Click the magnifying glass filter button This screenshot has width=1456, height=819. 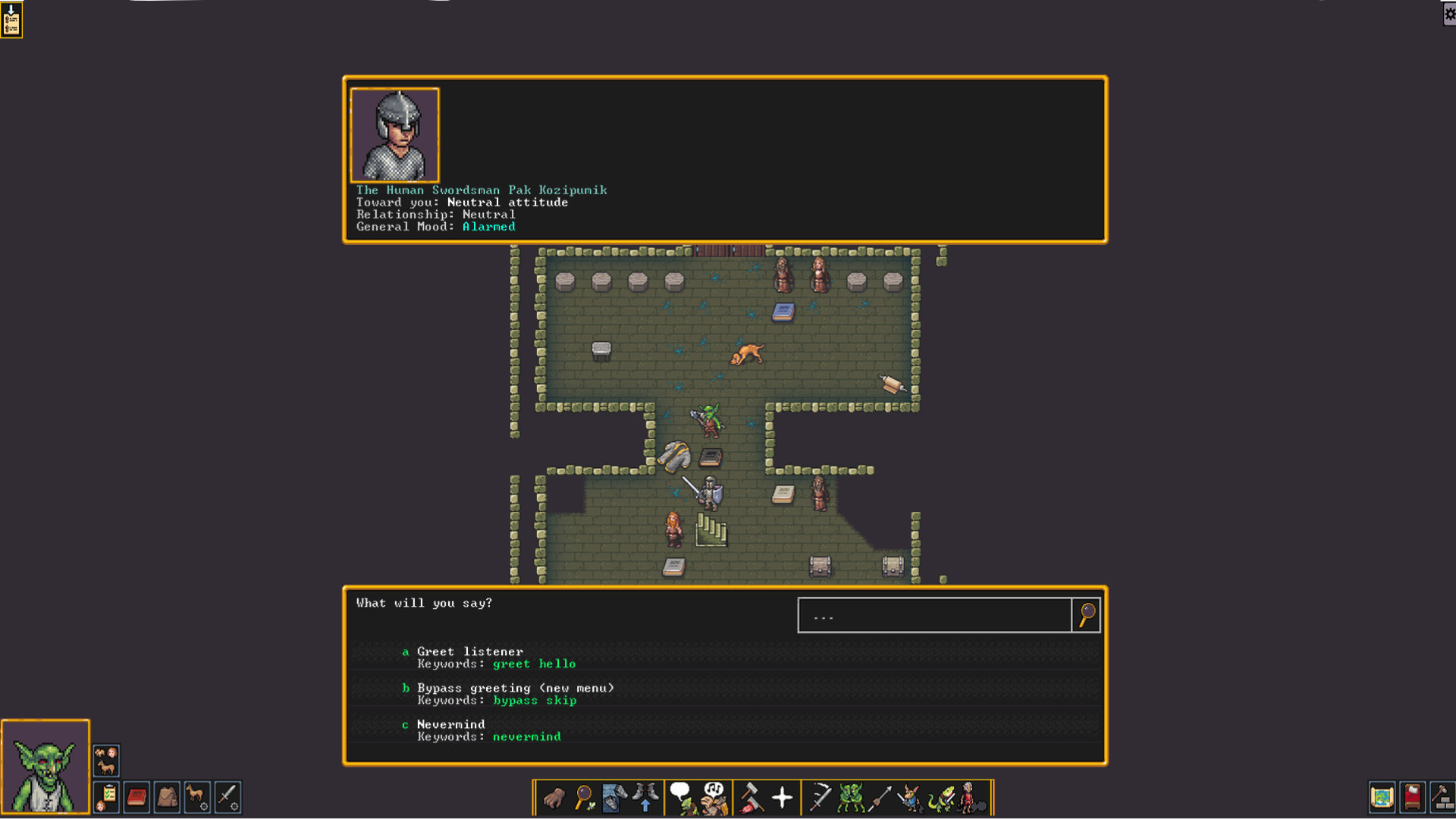[x=1087, y=615]
